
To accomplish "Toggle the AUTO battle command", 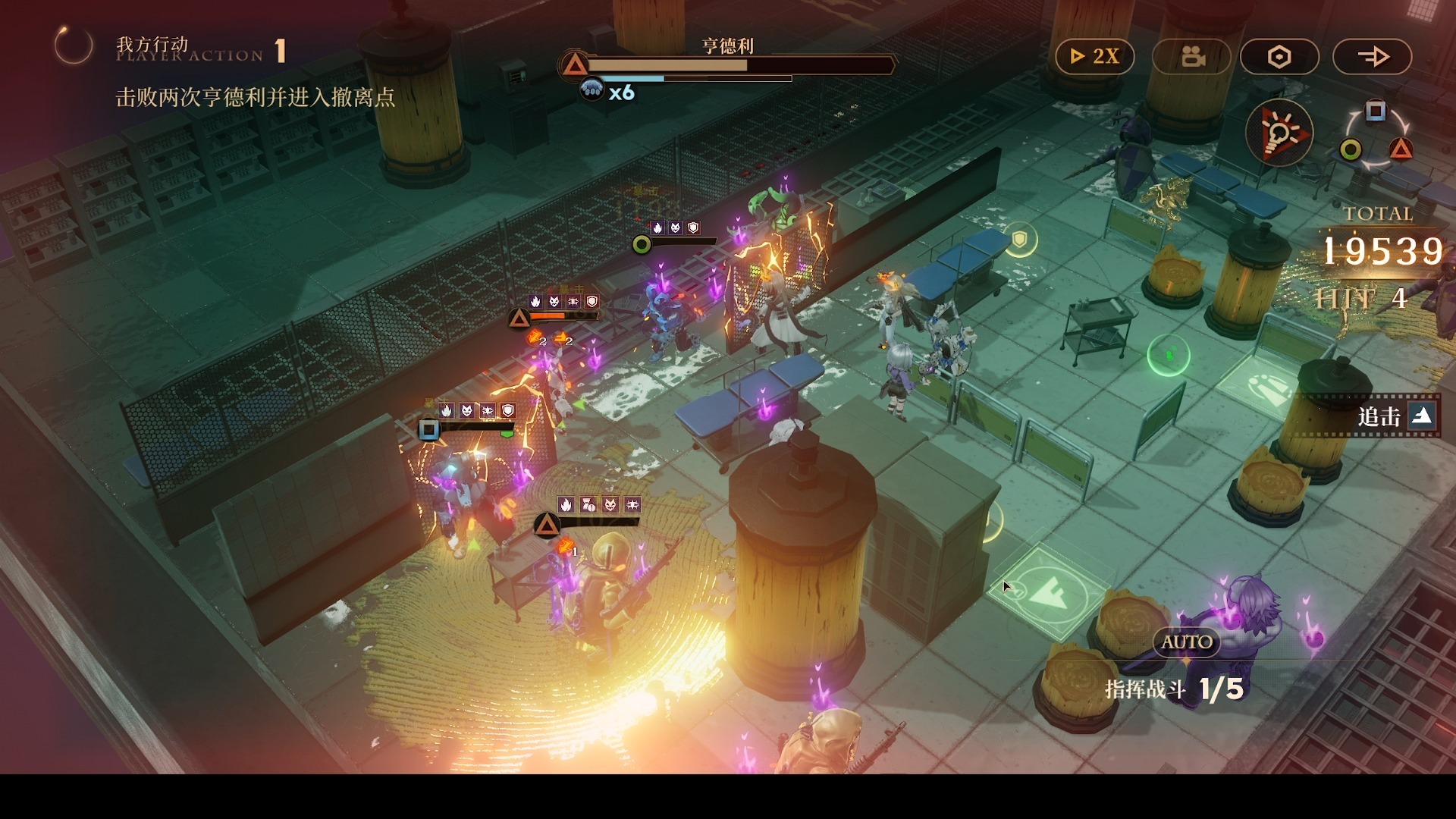I will point(1187,642).
